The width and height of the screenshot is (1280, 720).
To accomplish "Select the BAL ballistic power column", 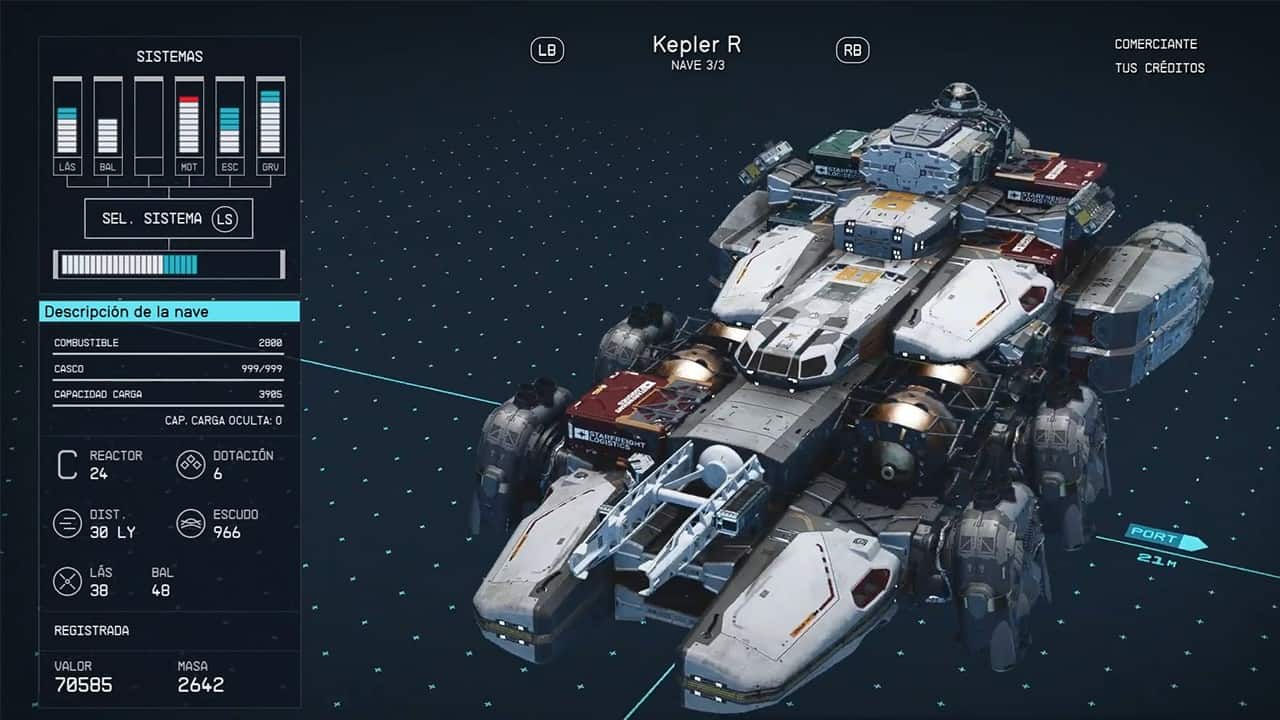I will pos(108,126).
